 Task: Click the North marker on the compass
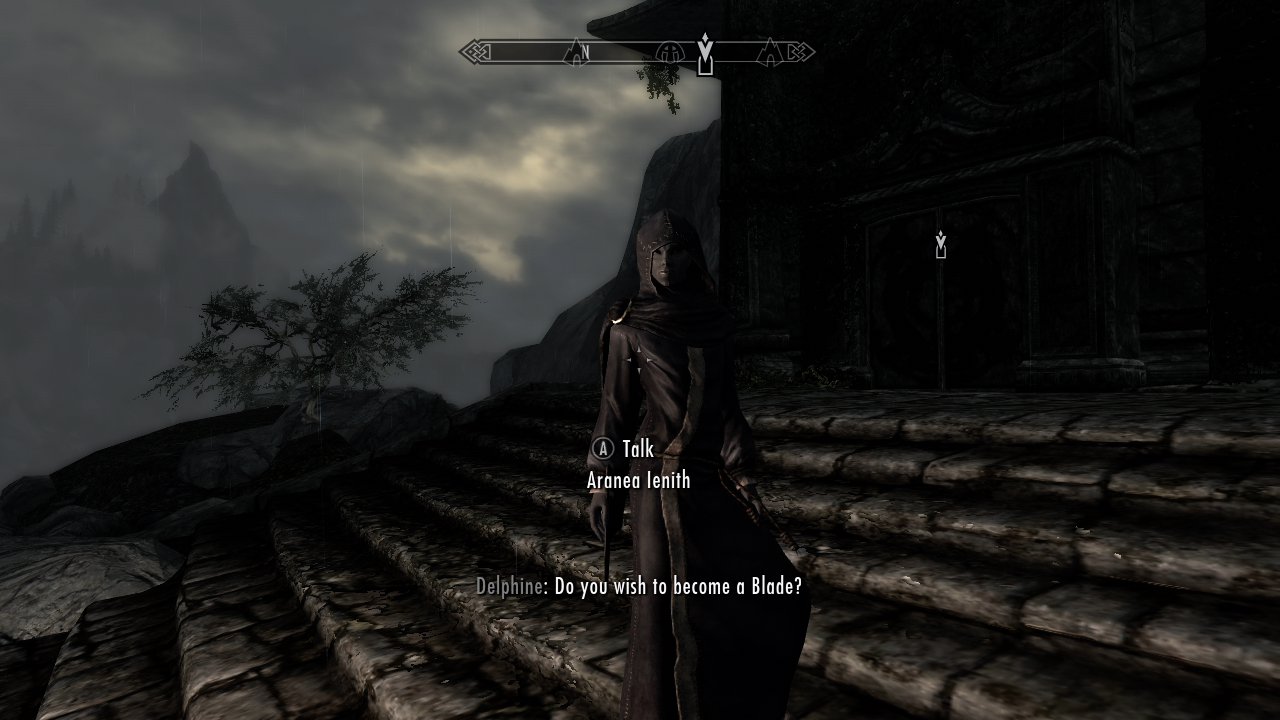585,51
